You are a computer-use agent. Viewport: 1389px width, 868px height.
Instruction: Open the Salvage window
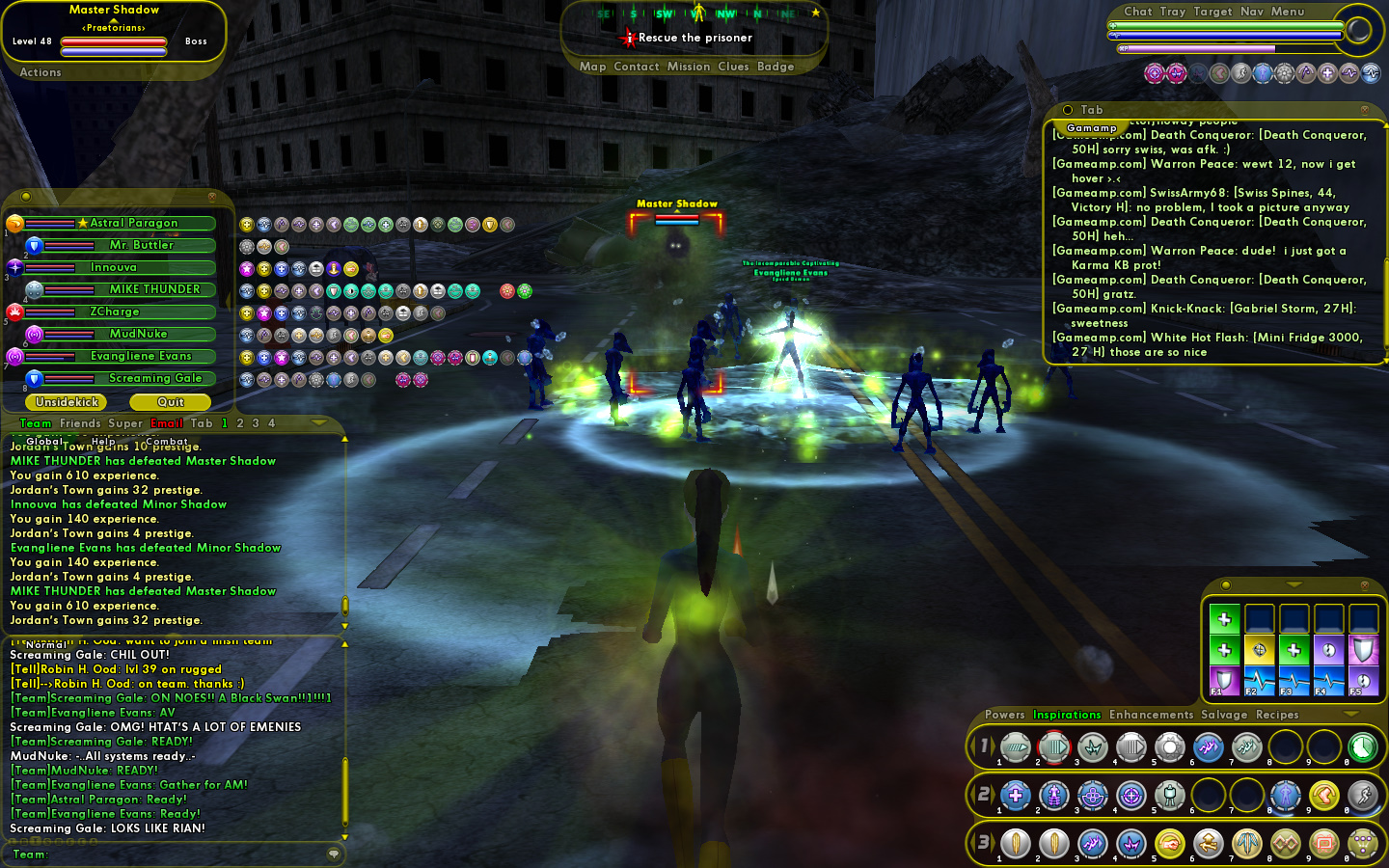pyautogui.click(x=1224, y=715)
